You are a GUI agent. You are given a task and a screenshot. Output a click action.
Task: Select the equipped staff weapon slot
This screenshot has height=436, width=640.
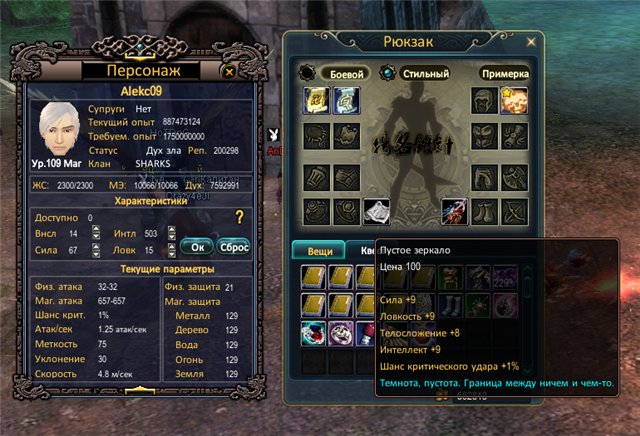[455, 211]
